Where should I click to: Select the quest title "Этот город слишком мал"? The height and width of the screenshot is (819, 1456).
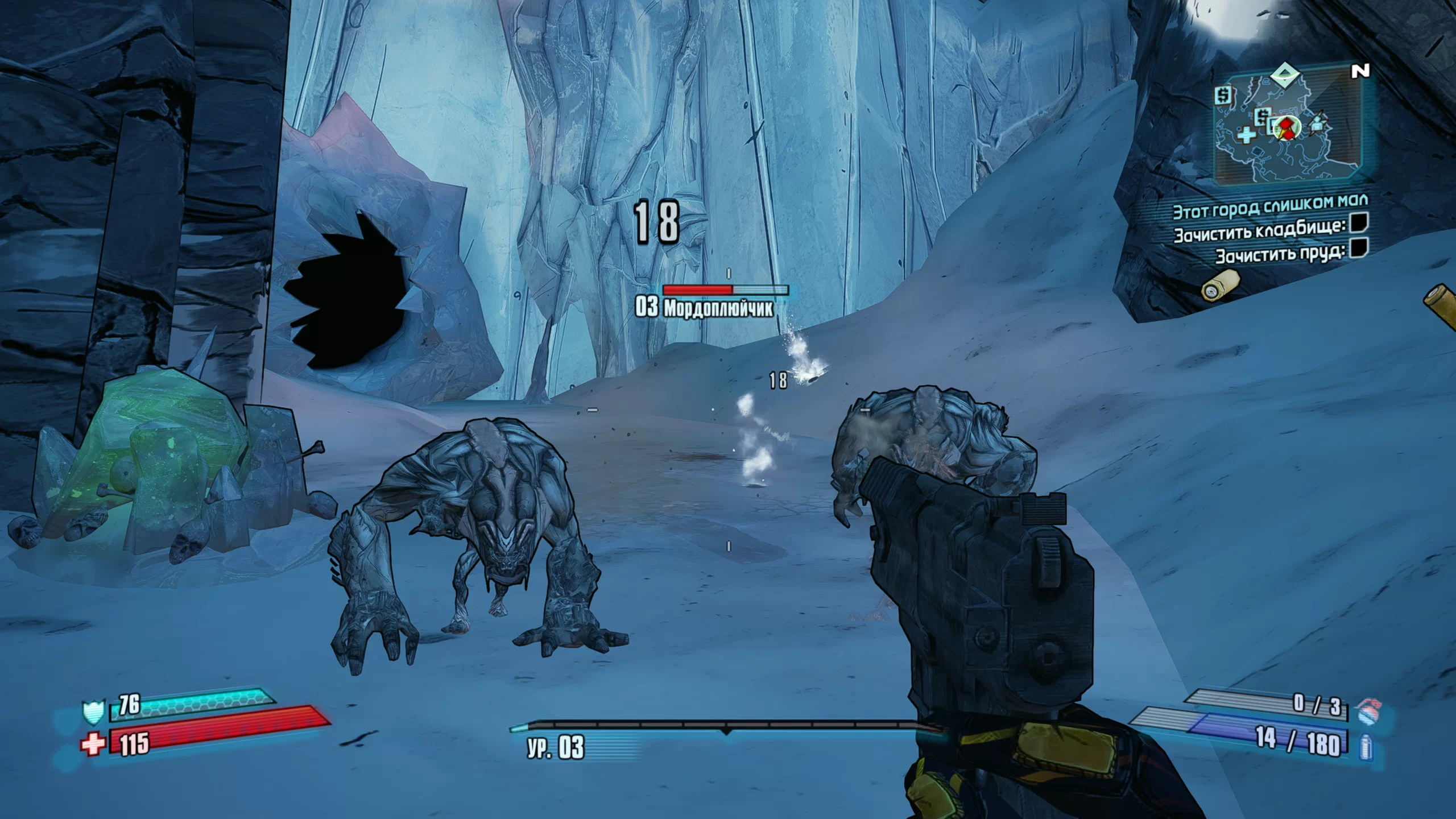pyautogui.click(x=1271, y=206)
